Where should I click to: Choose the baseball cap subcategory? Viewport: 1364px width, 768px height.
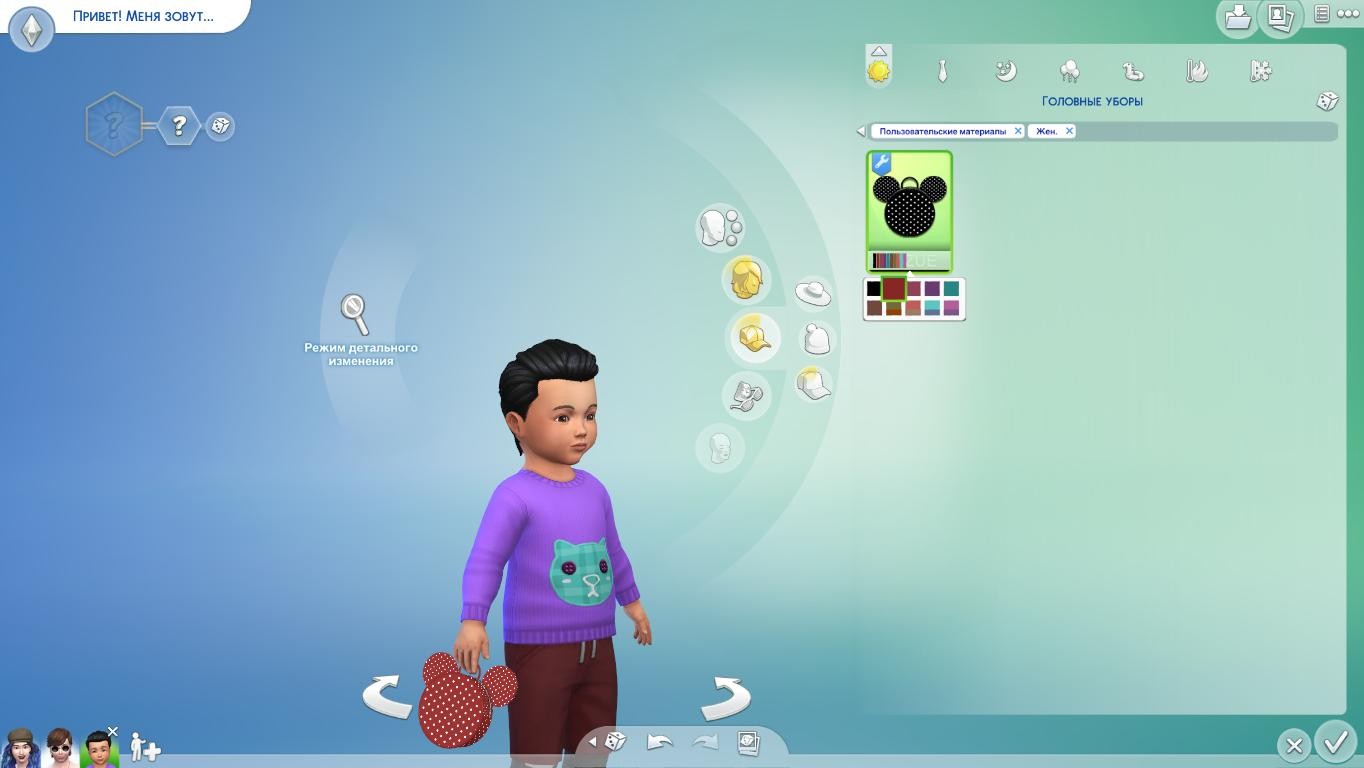tap(813, 383)
